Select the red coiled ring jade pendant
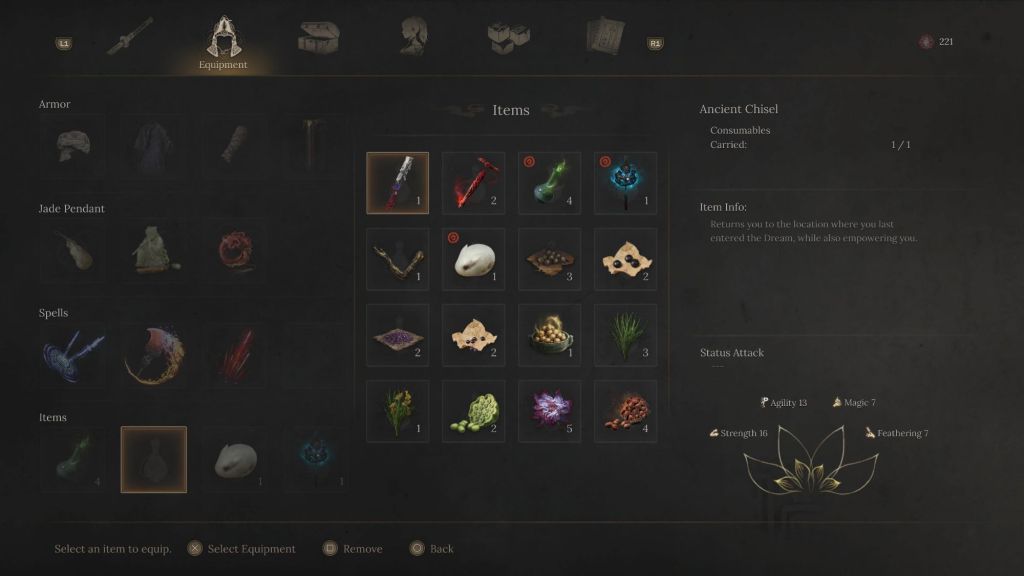Screen dimensions: 1024x576 pos(235,250)
